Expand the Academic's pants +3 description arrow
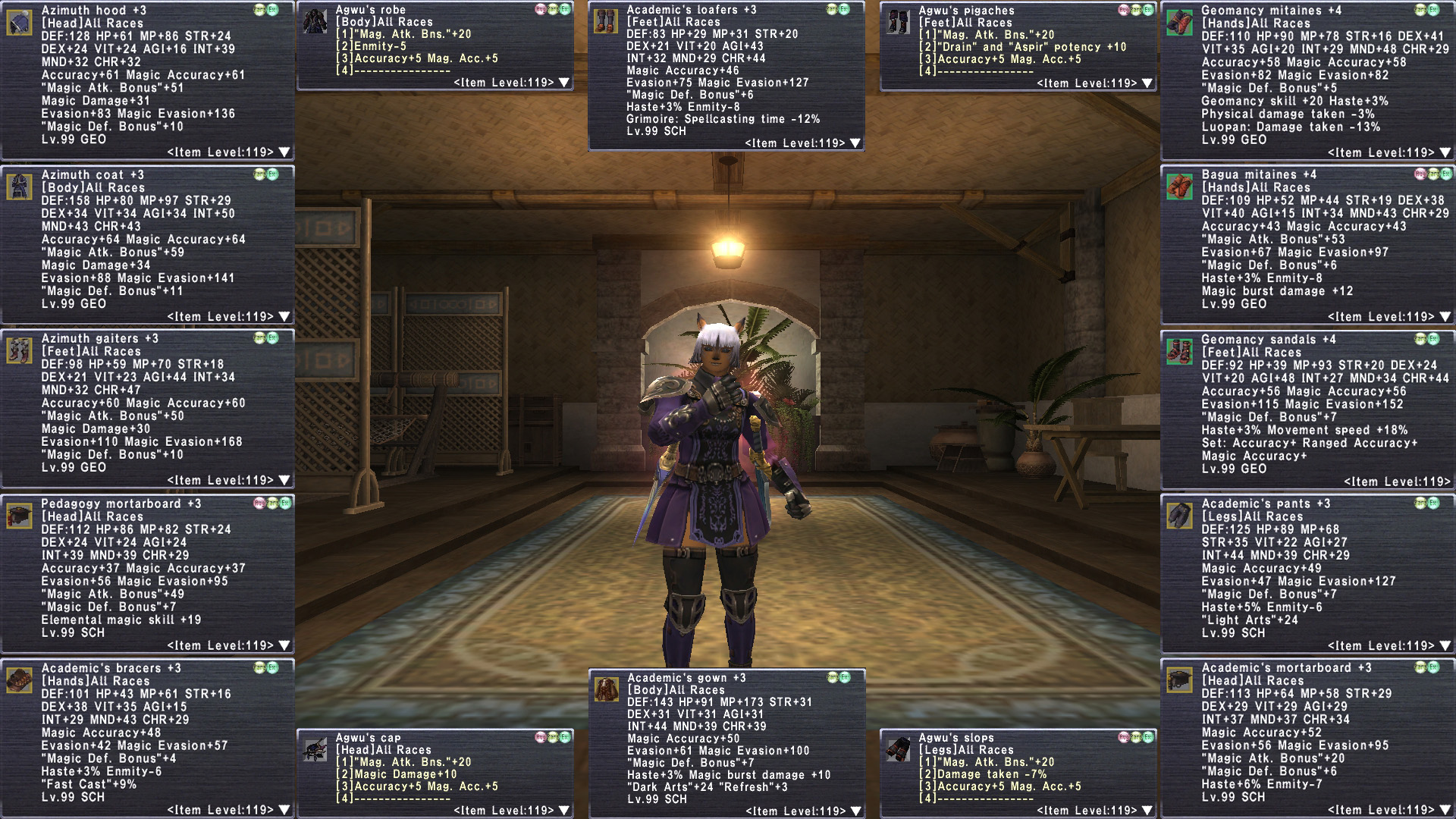This screenshot has width=1456, height=819. pos(1445,646)
